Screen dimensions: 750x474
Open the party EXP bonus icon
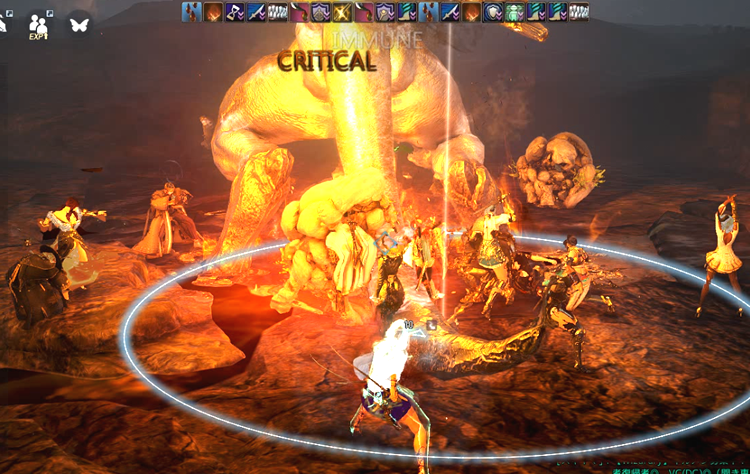39,23
